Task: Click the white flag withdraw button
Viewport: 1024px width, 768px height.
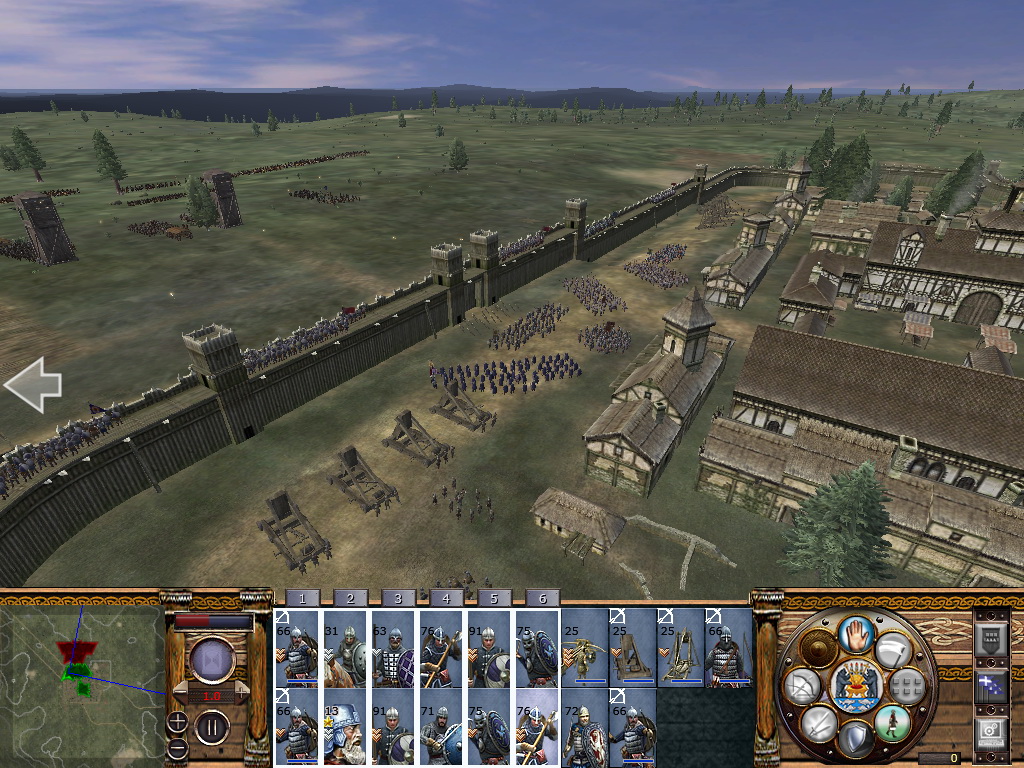Action: [x=893, y=650]
